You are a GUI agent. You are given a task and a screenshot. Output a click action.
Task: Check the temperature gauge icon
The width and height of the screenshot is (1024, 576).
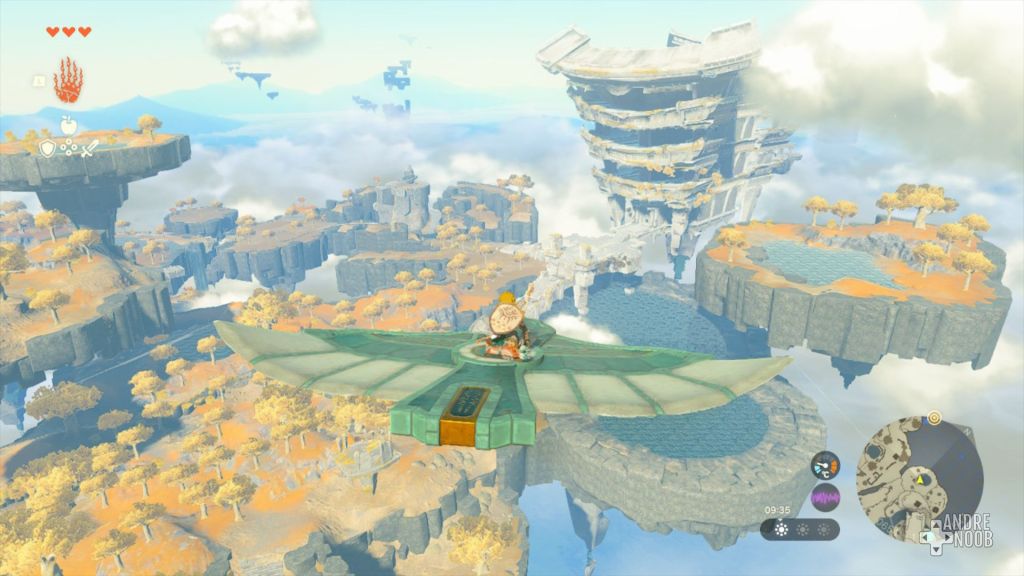[x=825, y=466]
